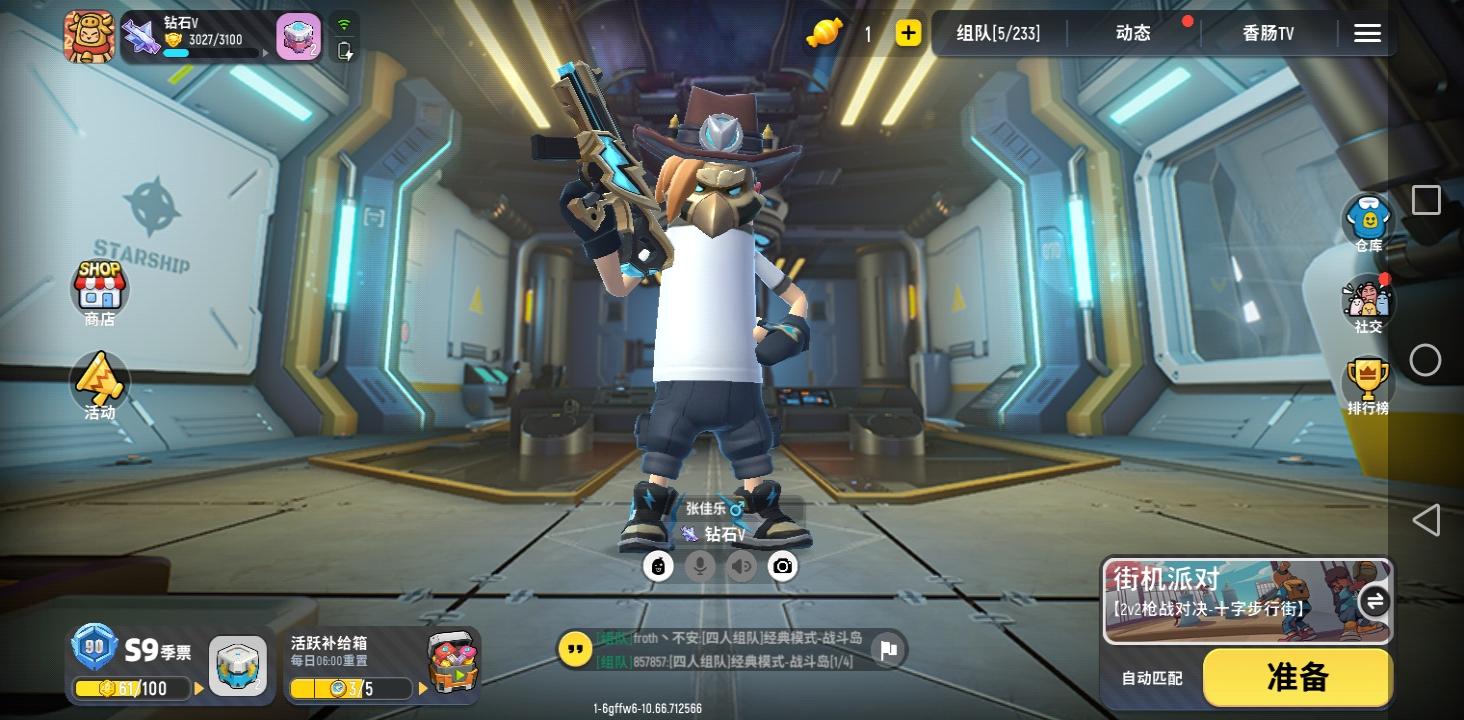Mute the microphone
This screenshot has height=720, width=1464.
tap(699, 565)
